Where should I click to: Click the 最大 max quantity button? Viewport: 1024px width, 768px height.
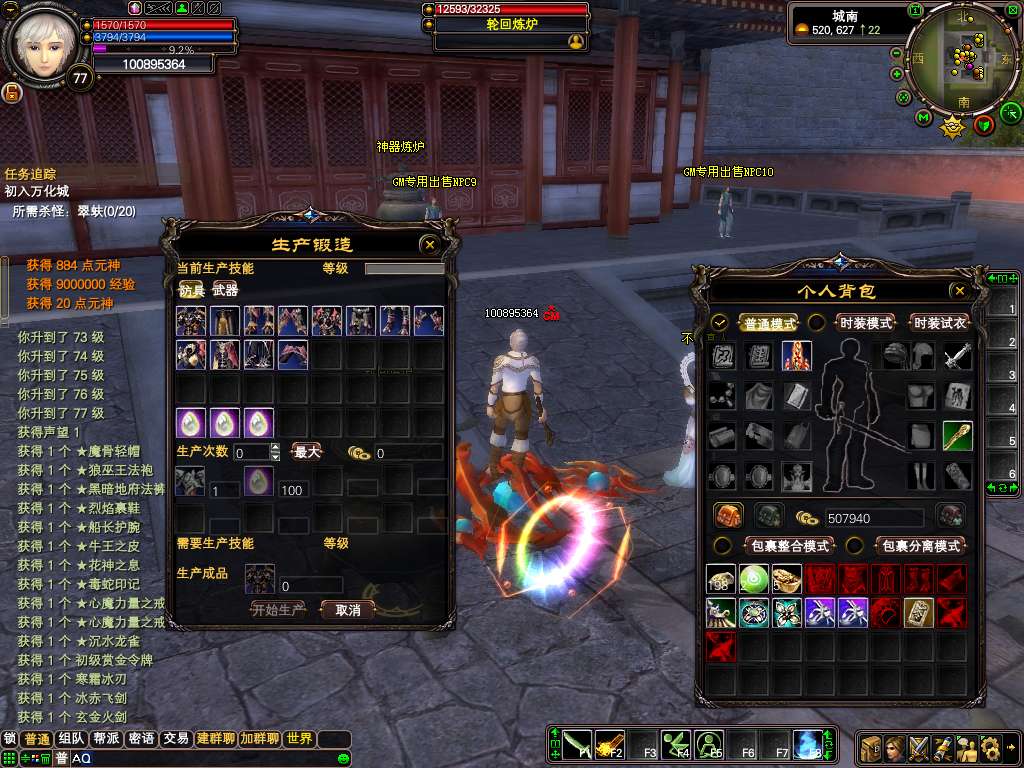(x=306, y=452)
